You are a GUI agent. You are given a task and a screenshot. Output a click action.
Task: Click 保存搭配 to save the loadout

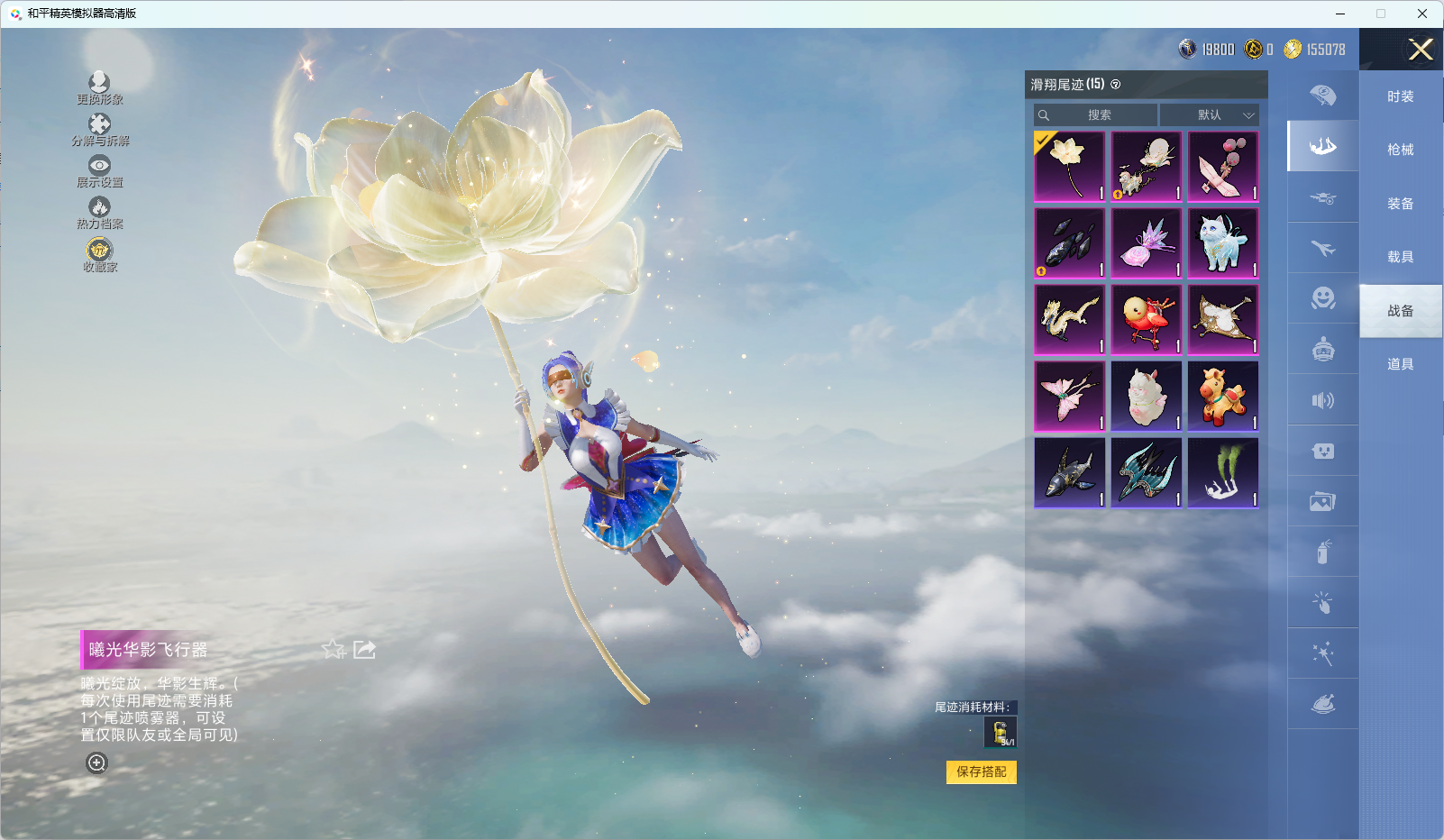click(981, 772)
